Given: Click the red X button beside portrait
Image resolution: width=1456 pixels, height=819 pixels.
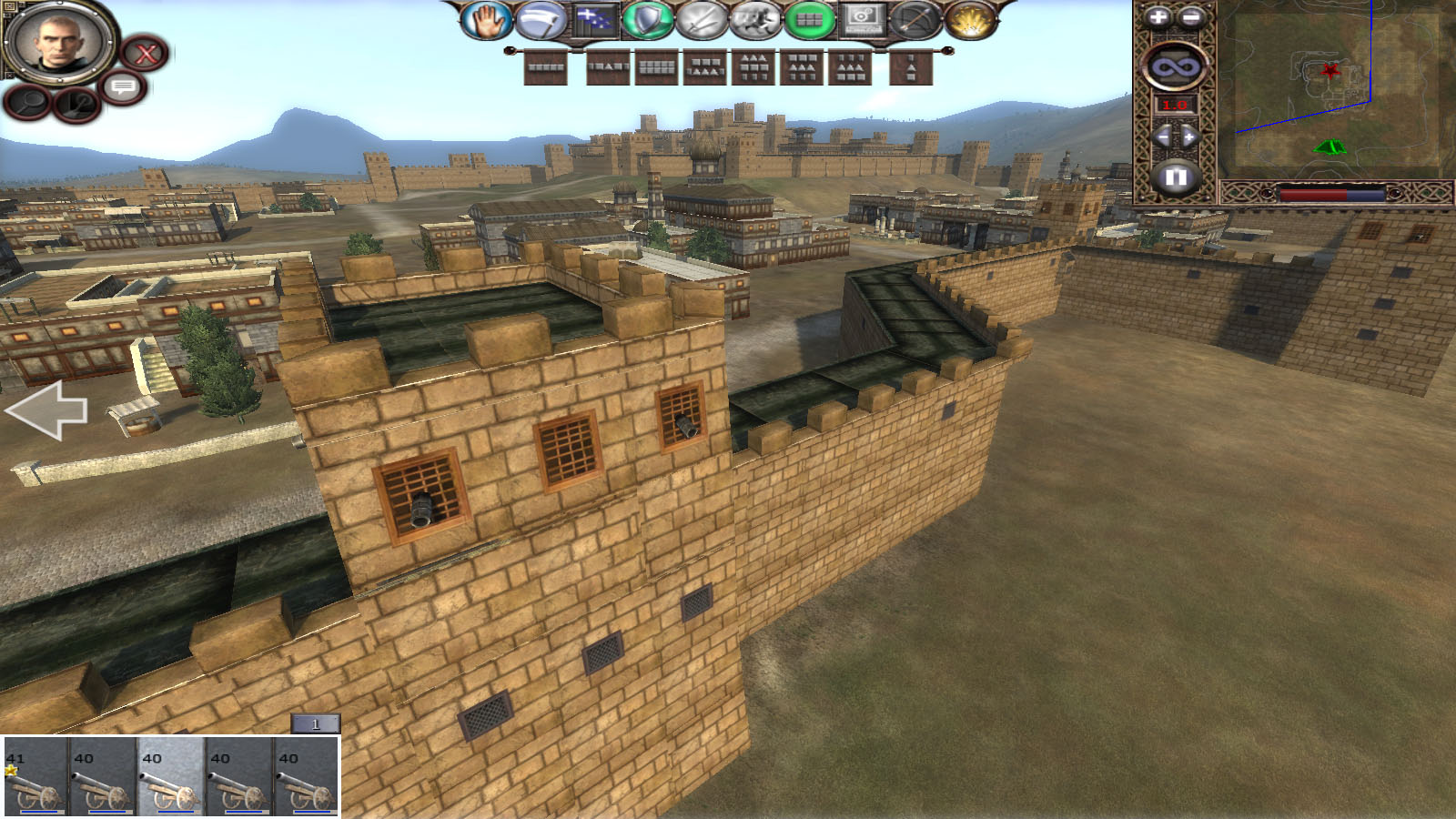Looking at the screenshot, I should tap(146, 54).
